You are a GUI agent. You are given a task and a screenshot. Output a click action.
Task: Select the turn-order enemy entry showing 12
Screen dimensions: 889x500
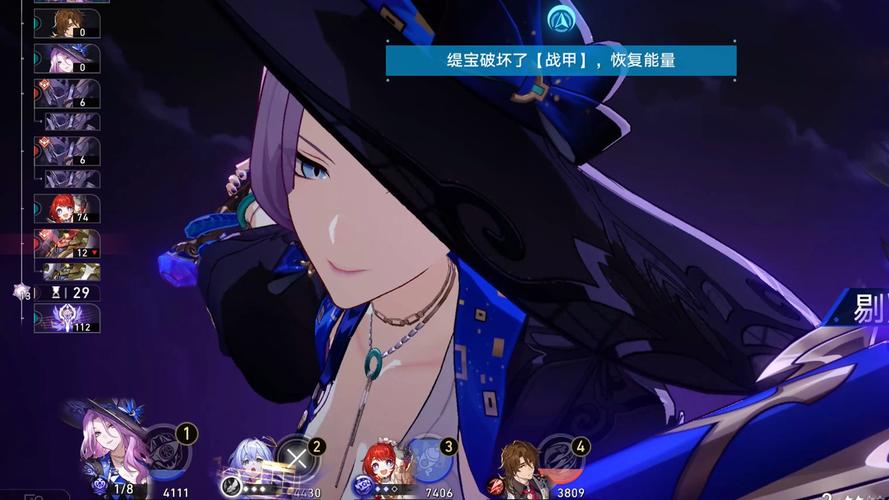67,244
